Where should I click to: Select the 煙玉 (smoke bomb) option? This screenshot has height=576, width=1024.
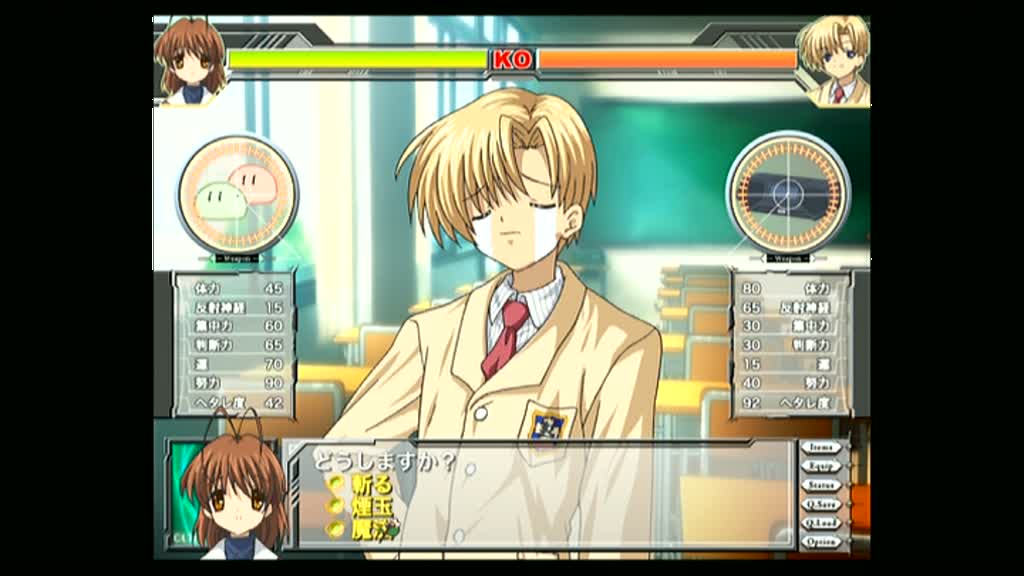(370, 507)
